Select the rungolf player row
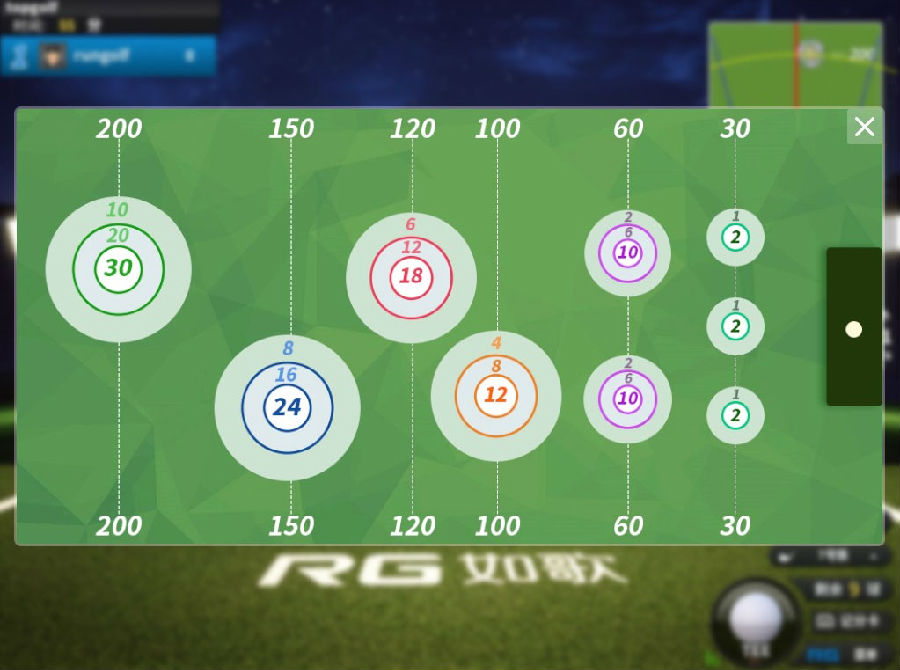The image size is (900, 670). (108, 56)
